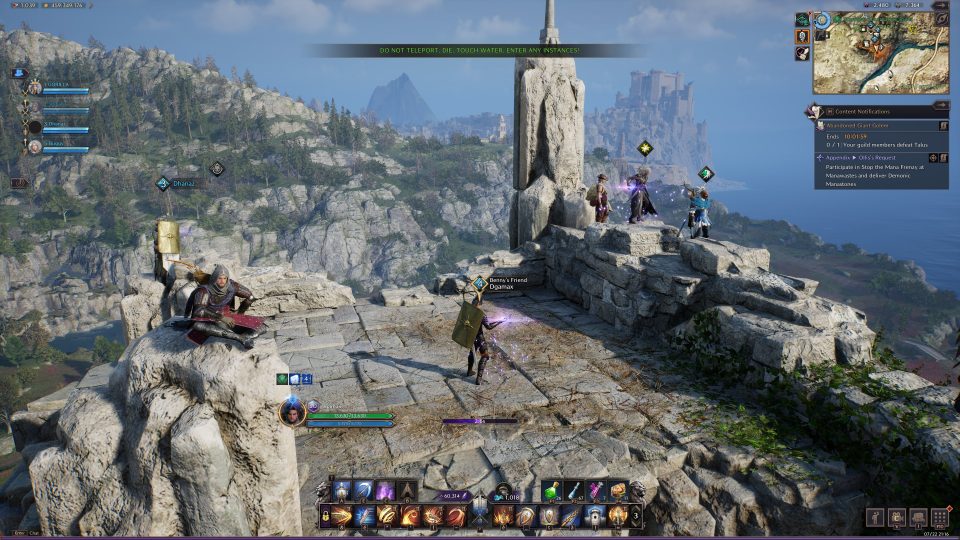Activate the blue scythe slash skill
960x540 pixels.
364,491
